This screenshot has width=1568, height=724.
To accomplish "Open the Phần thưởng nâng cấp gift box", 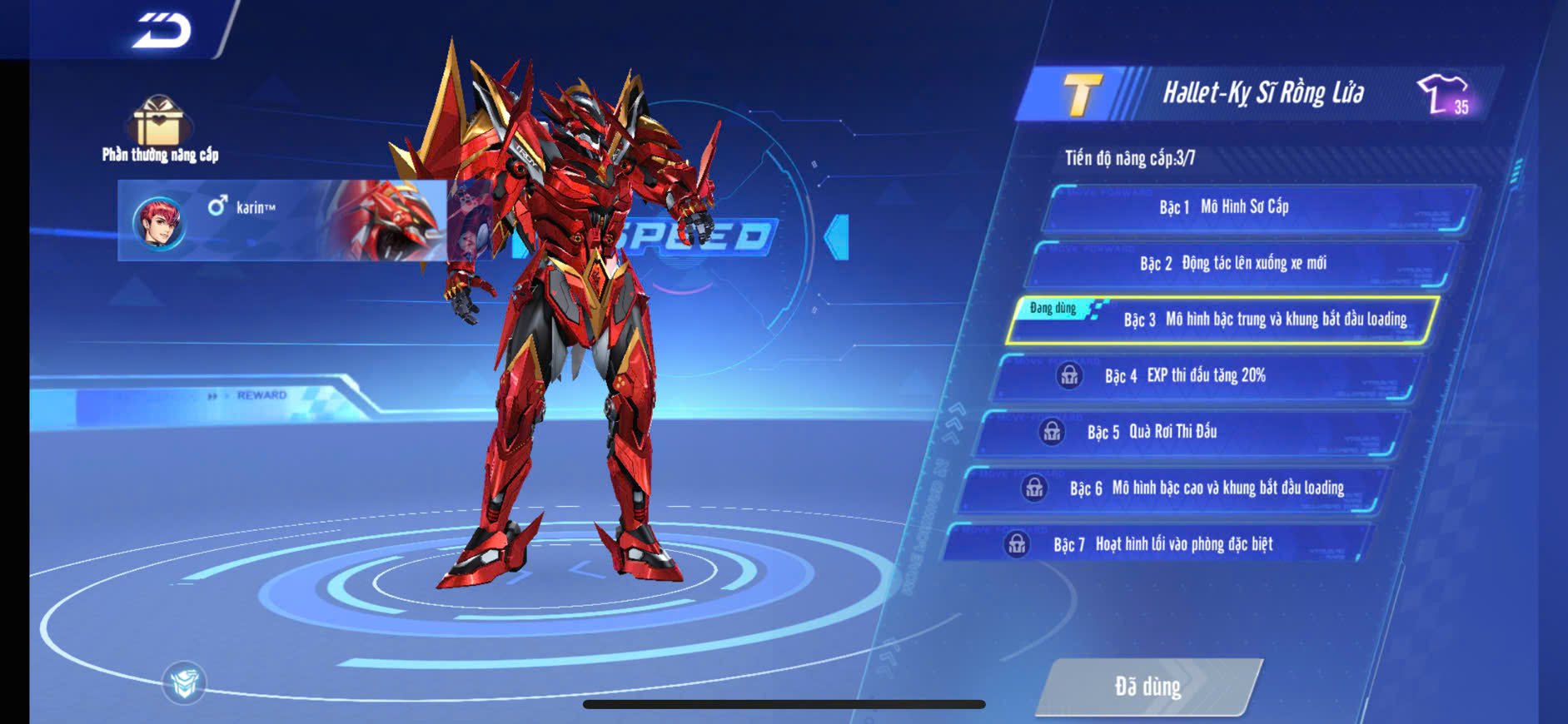I will pyautogui.click(x=158, y=125).
